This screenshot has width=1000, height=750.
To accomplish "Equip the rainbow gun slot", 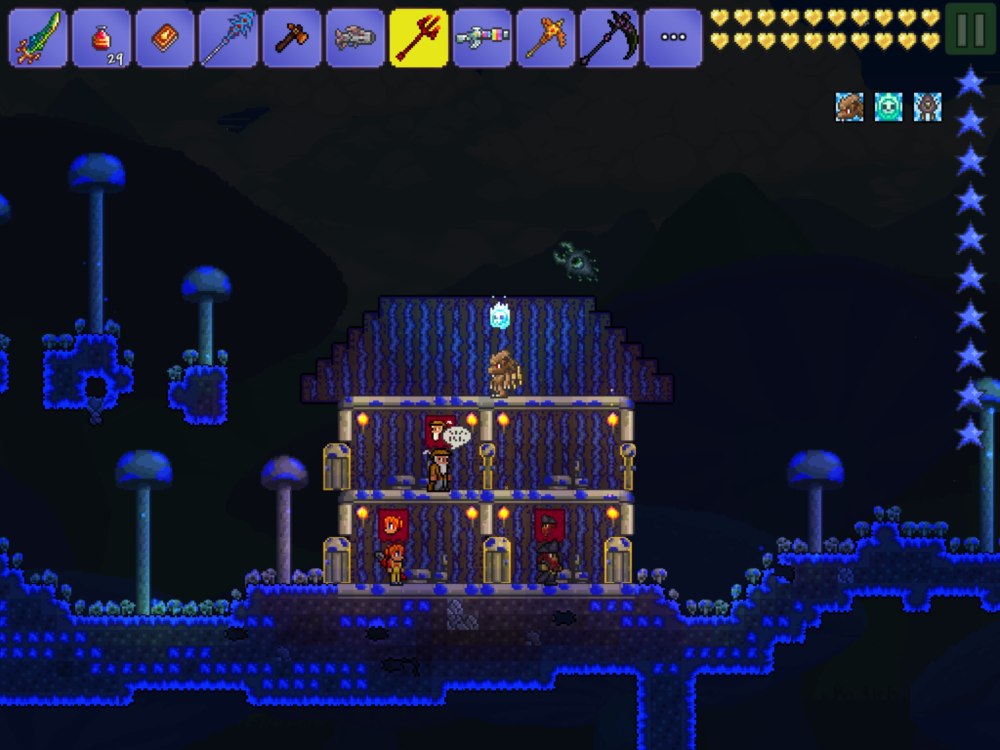I will click(x=482, y=38).
